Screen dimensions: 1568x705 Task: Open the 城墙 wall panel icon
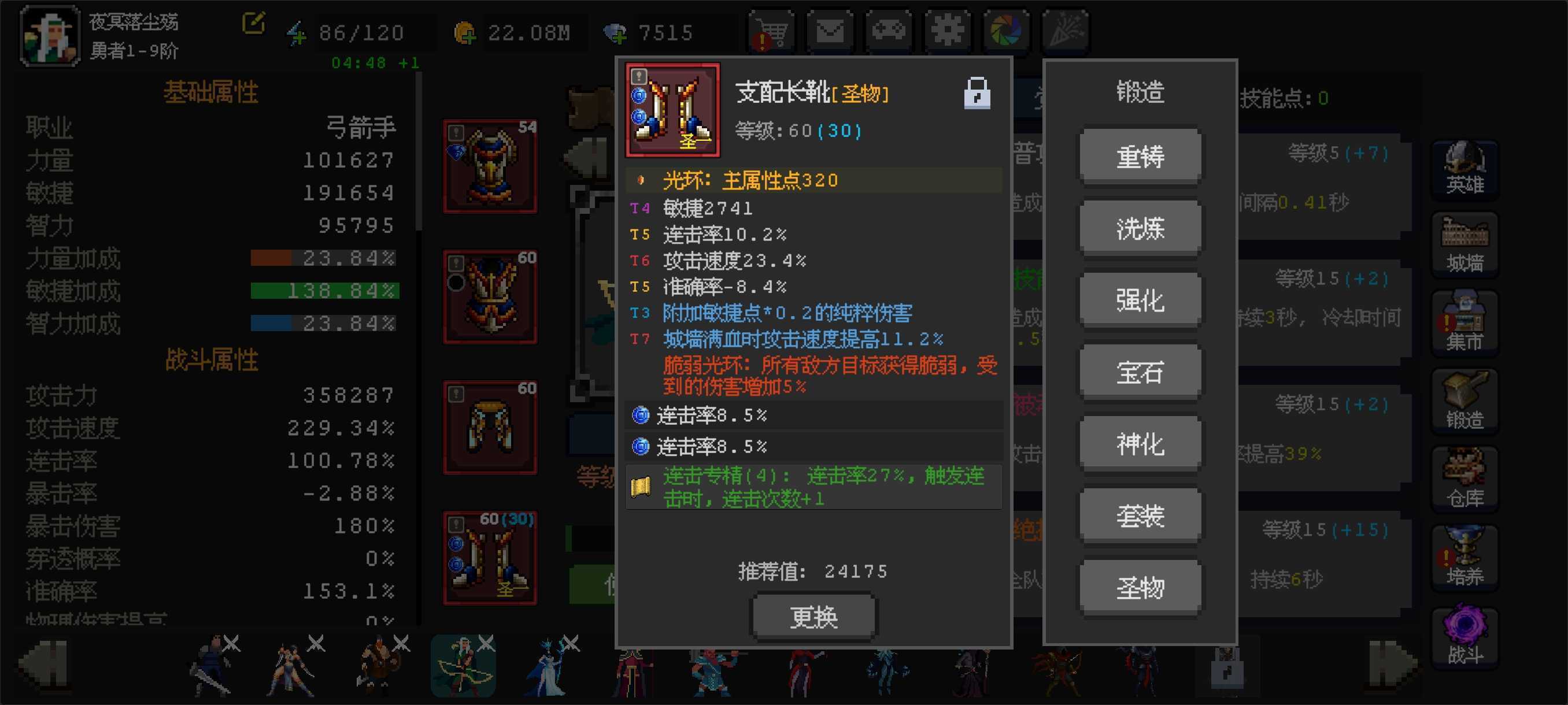pos(1465,243)
